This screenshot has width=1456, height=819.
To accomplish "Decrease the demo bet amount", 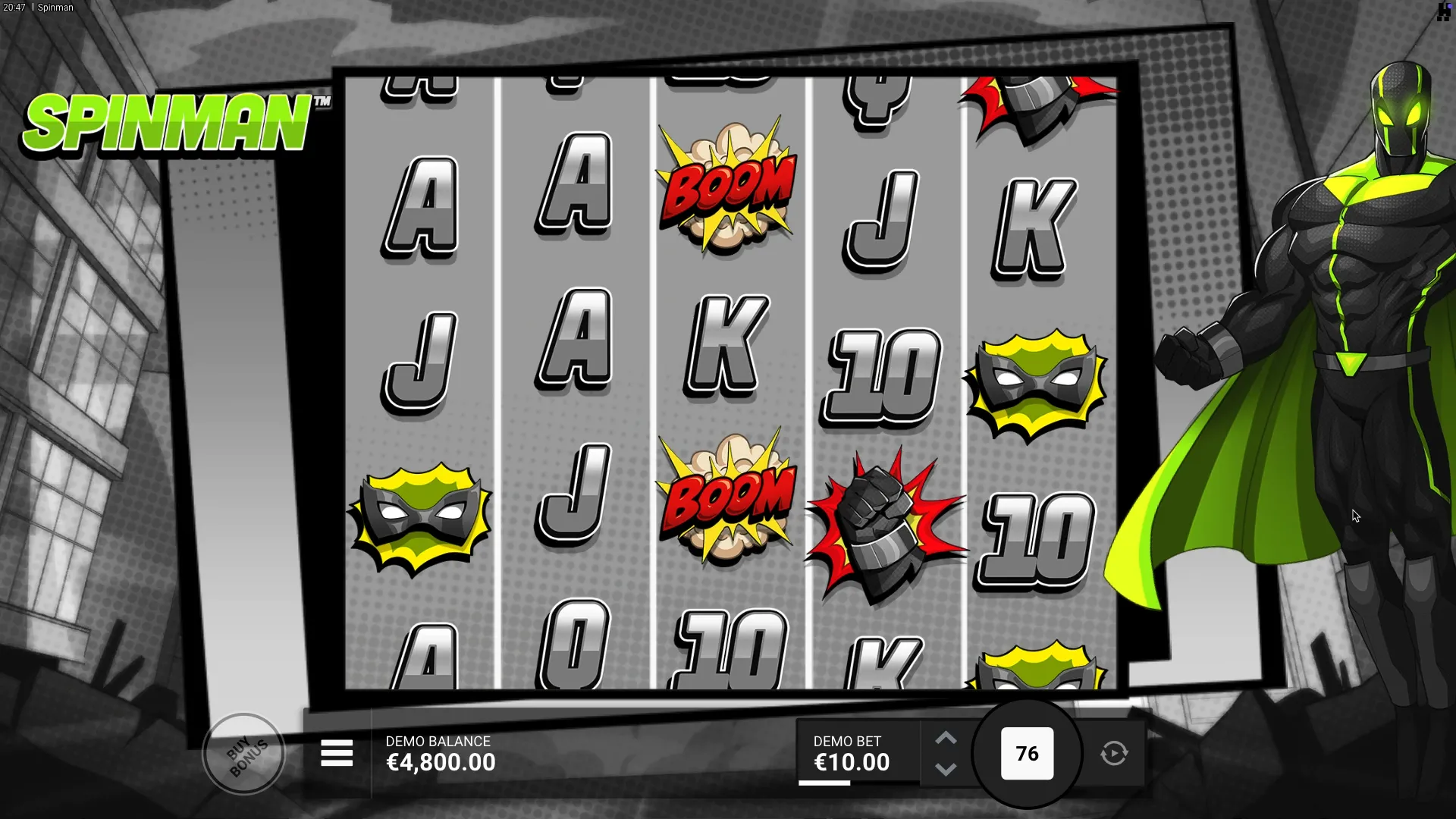I will (x=946, y=769).
